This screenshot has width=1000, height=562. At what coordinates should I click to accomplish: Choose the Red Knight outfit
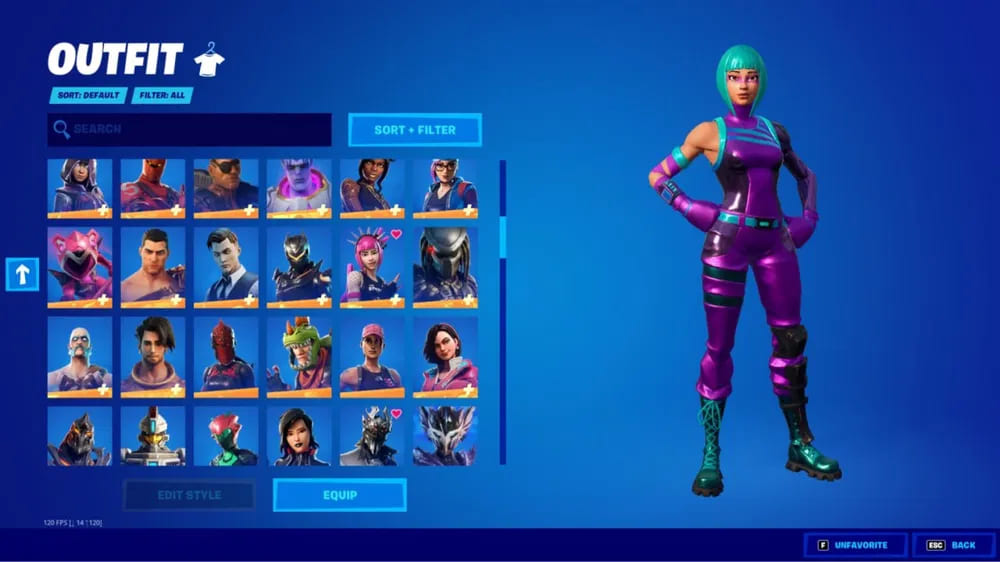[226, 356]
